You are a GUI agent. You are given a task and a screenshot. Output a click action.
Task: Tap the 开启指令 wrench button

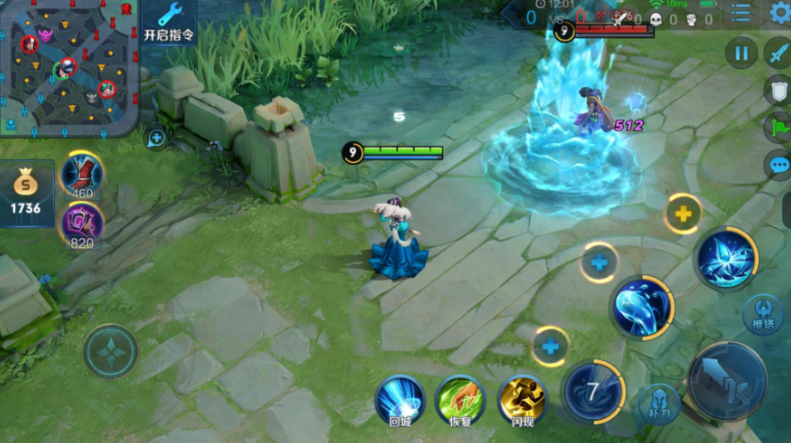[168, 22]
